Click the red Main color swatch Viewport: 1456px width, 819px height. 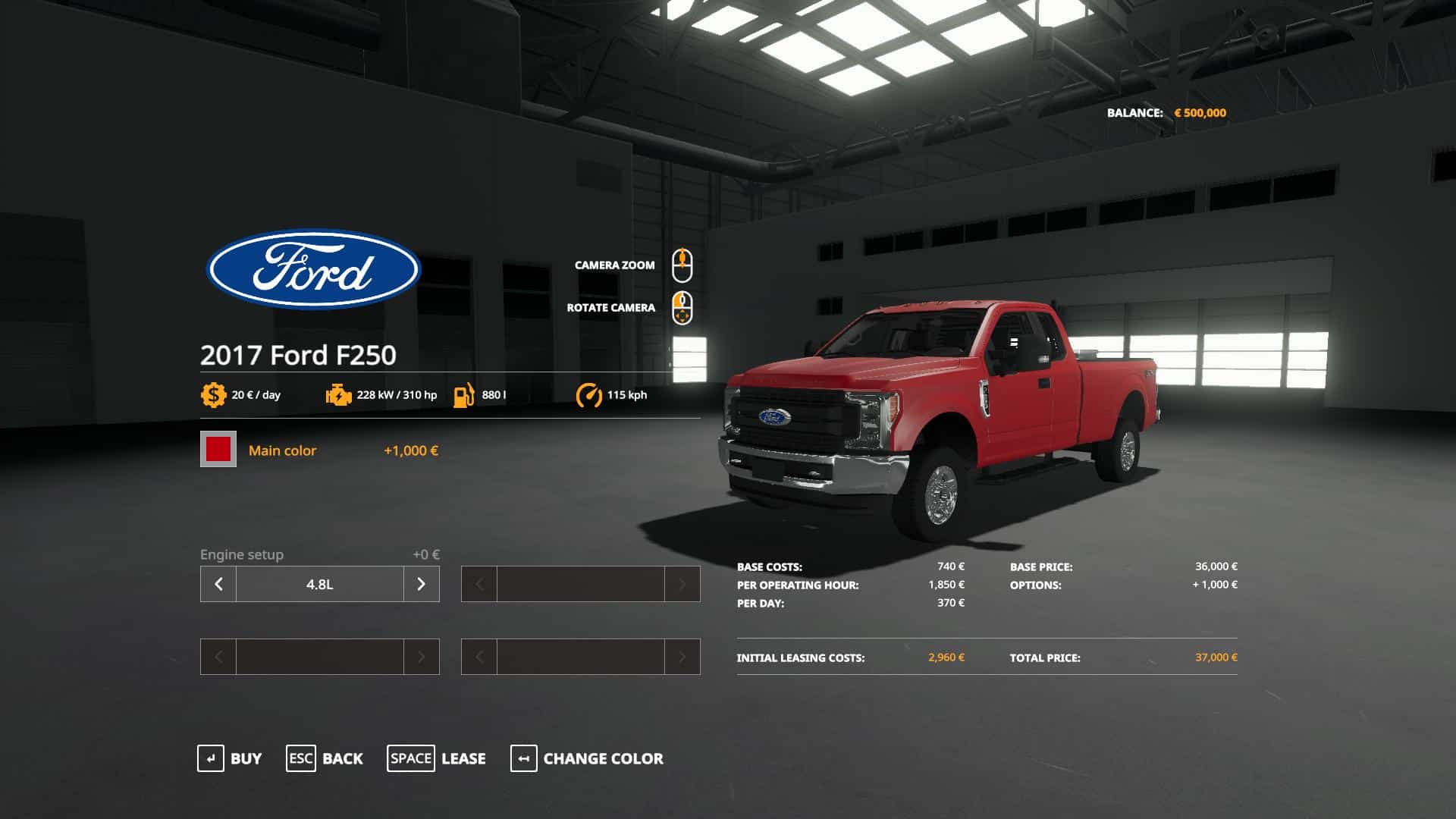218,450
